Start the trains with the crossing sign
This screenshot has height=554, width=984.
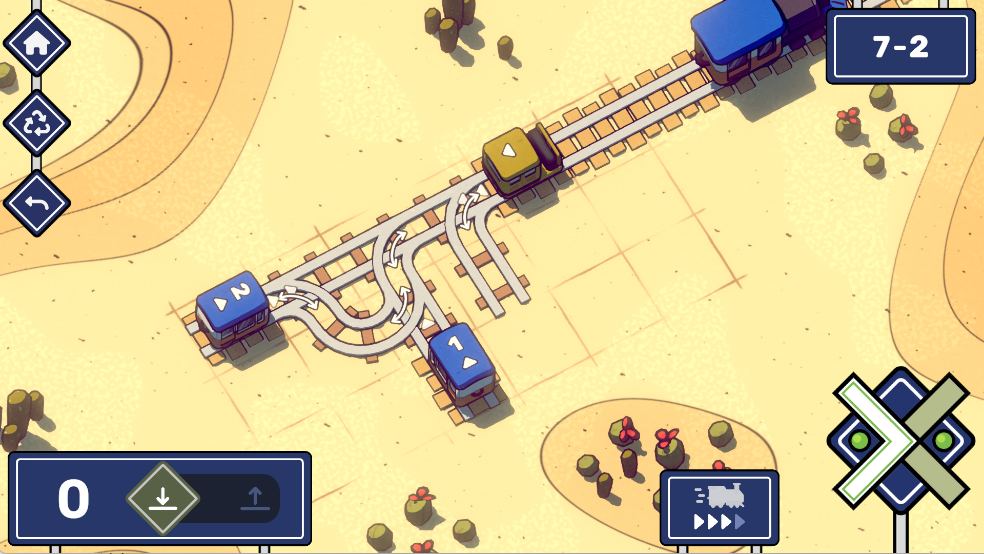[x=900, y=440]
